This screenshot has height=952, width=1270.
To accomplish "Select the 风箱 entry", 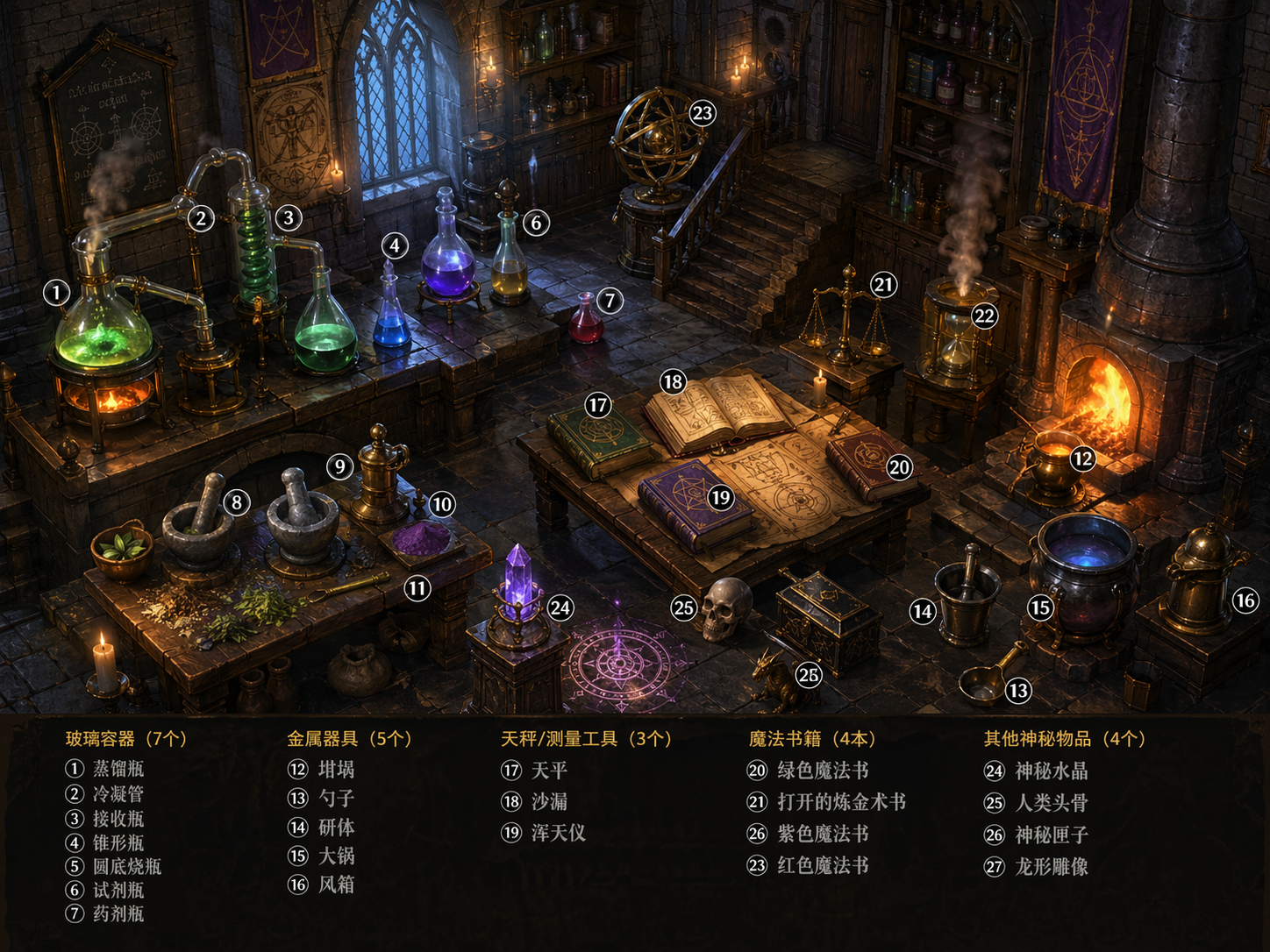I will point(336,885).
